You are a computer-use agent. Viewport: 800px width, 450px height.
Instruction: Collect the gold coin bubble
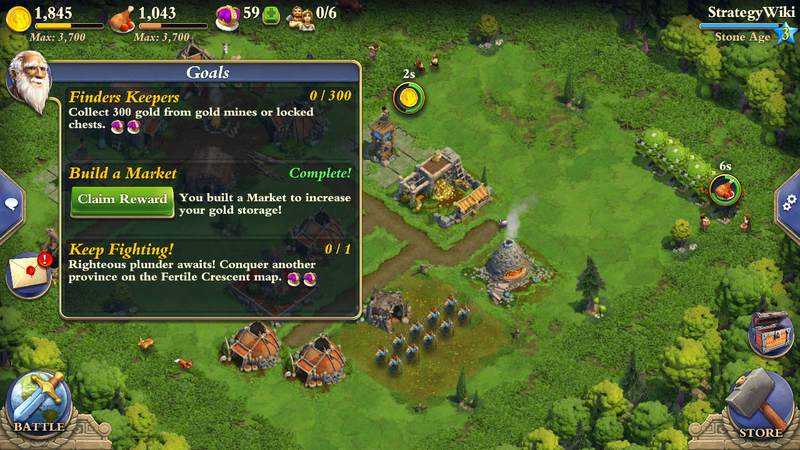point(409,97)
